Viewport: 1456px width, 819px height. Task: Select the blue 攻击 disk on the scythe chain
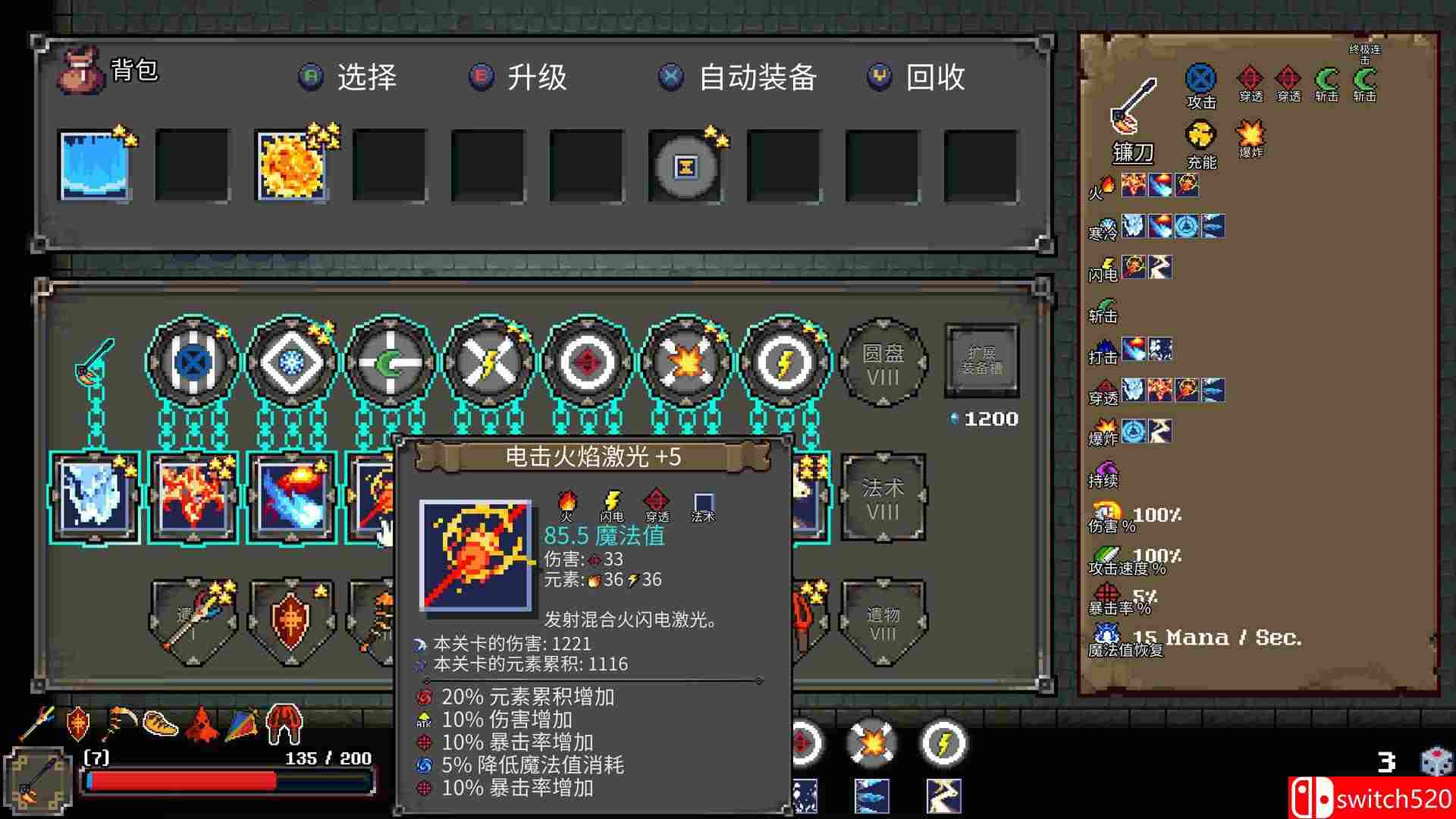click(192, 362)
